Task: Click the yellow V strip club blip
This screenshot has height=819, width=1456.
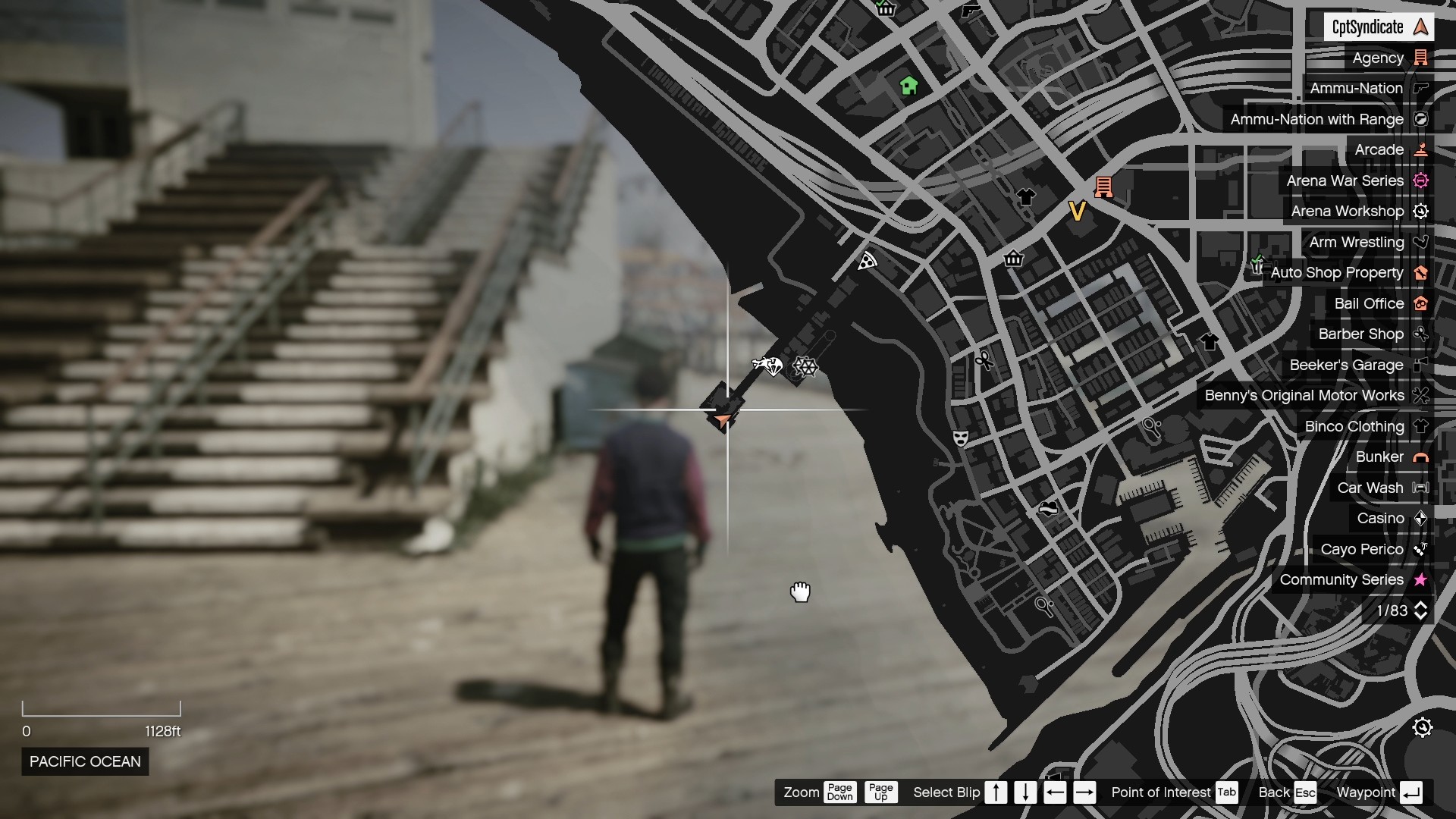Action: [x=1078, y=212]
